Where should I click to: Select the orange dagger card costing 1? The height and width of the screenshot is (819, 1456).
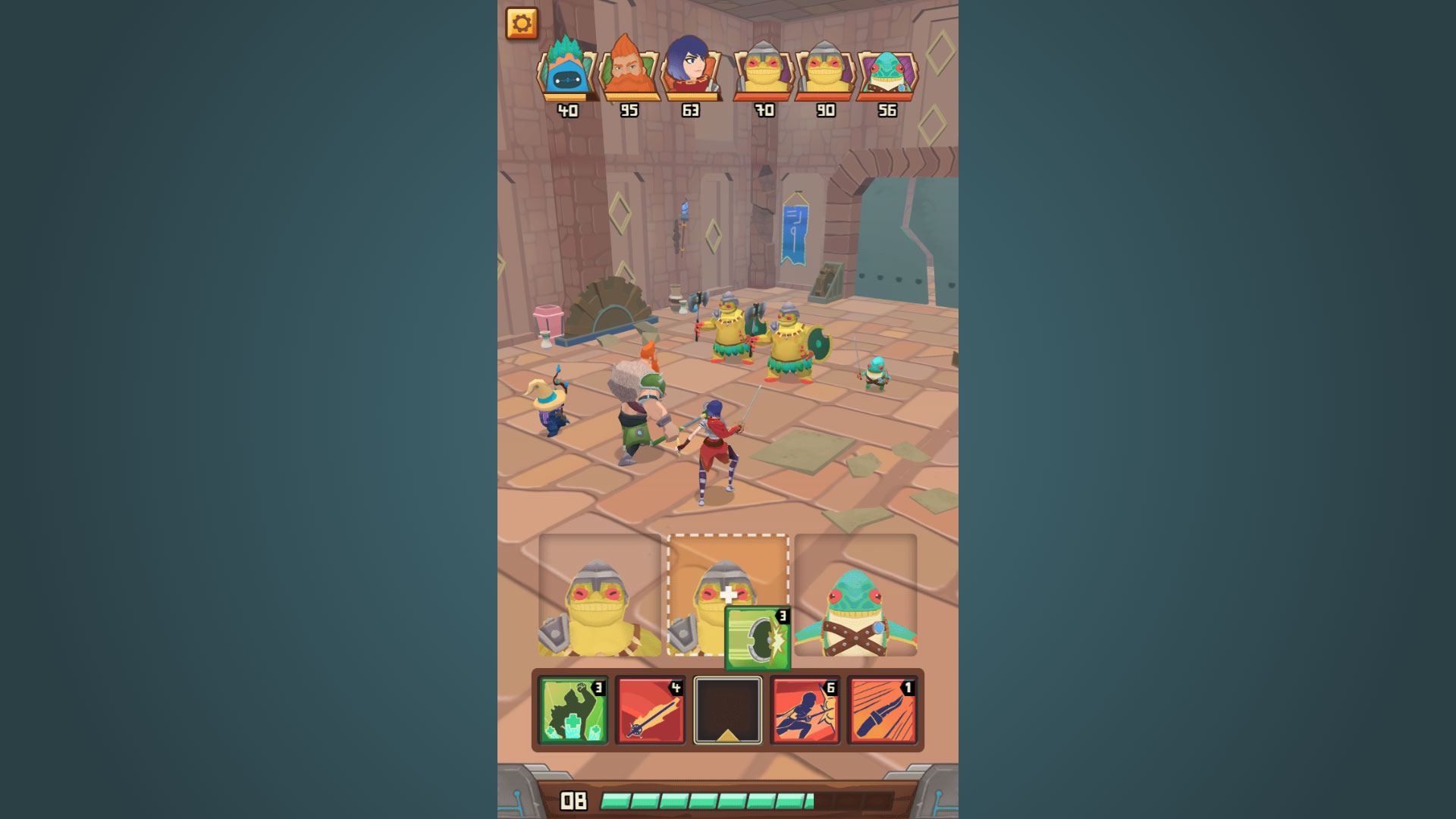[882, 711]
